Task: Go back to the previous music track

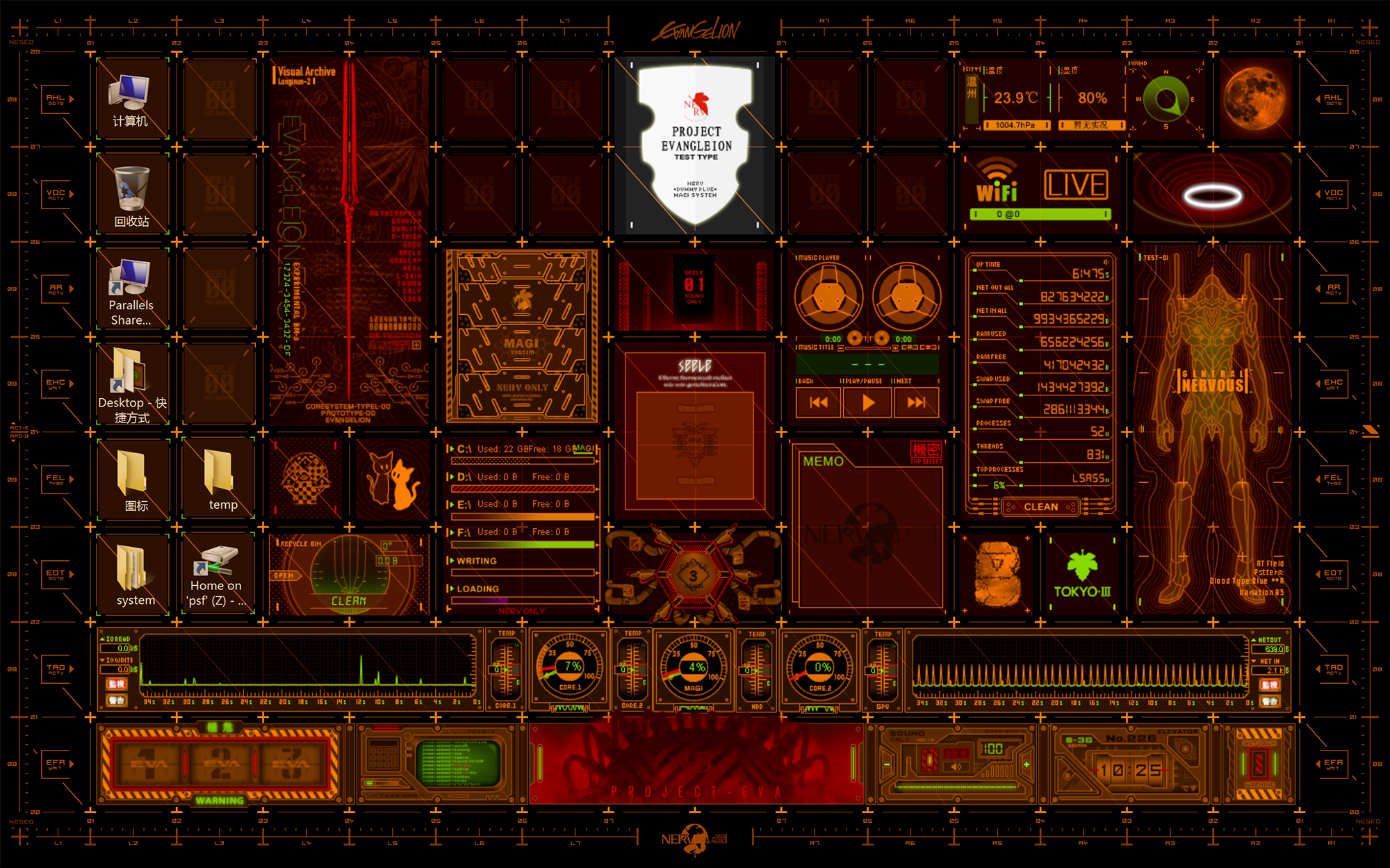Action: click(x=819, y=402)
